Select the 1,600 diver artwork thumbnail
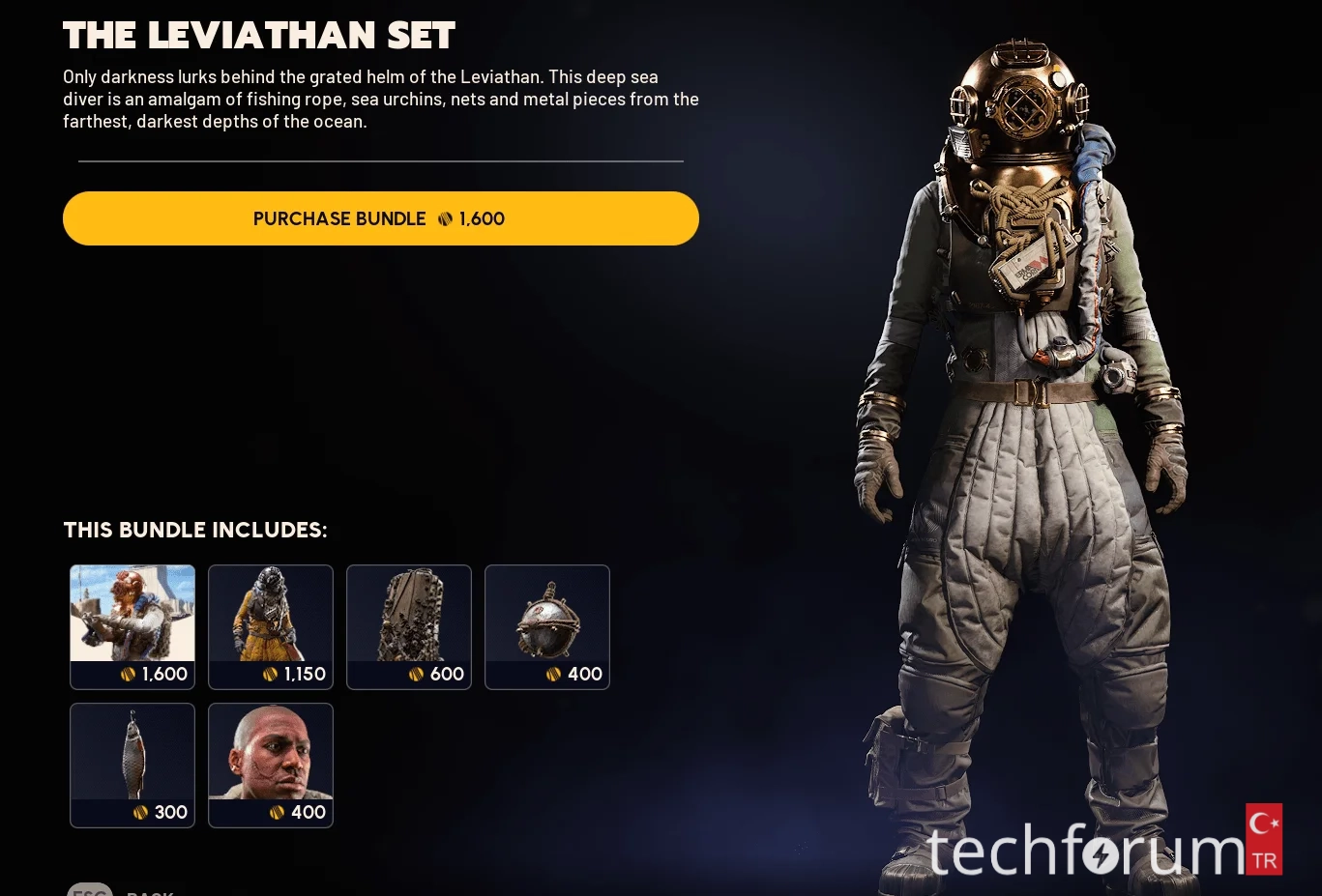This screenshot has height=896, width=1322. coord(132,626)
